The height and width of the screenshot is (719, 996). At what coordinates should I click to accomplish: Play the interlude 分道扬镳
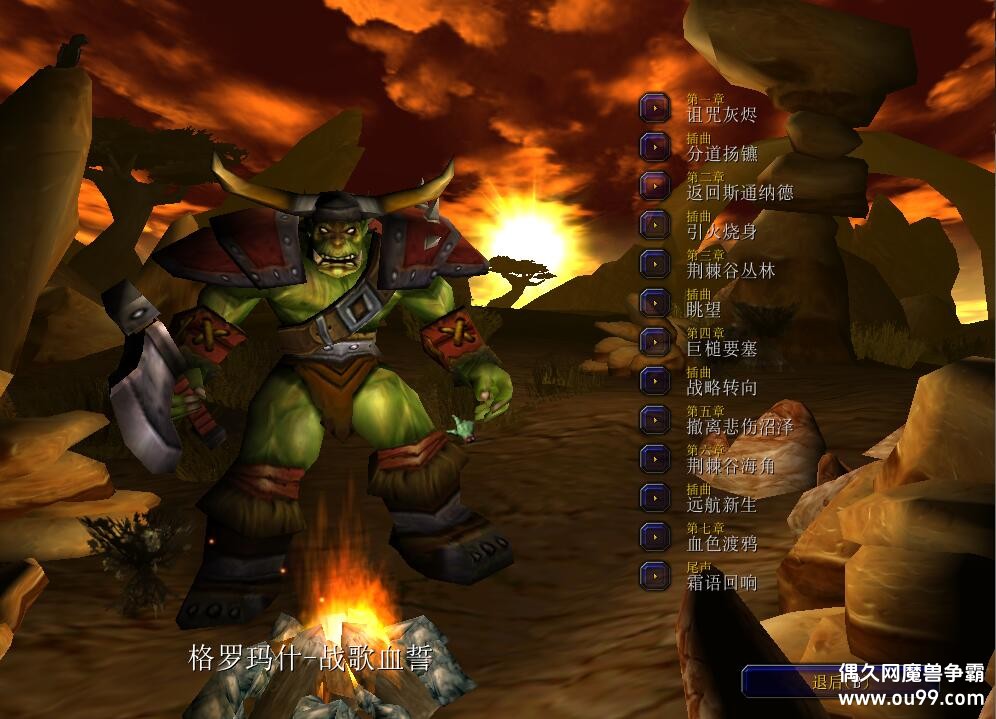655,147
